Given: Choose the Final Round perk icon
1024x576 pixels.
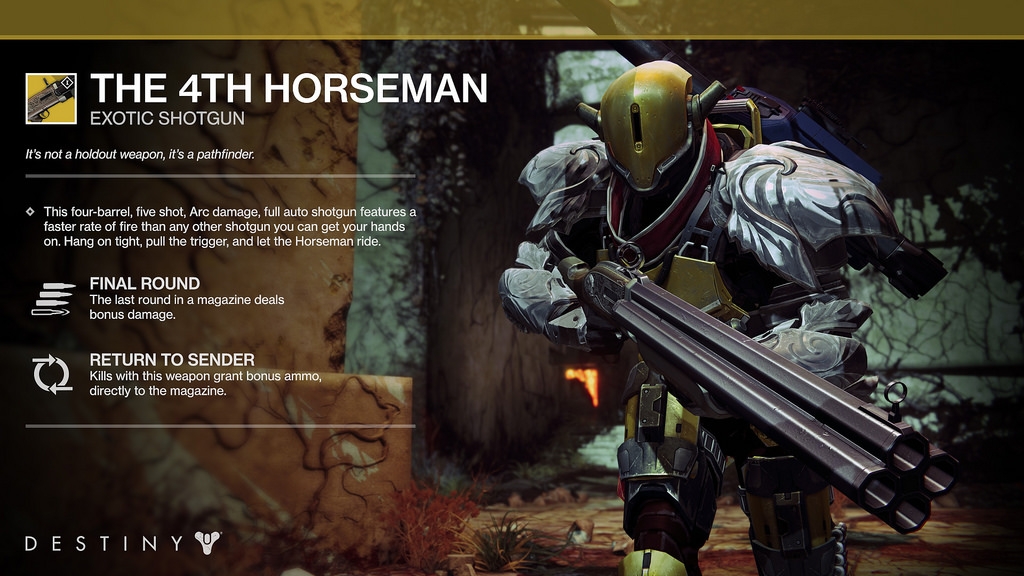Looking at the screenshot, I should coord(53,299).
